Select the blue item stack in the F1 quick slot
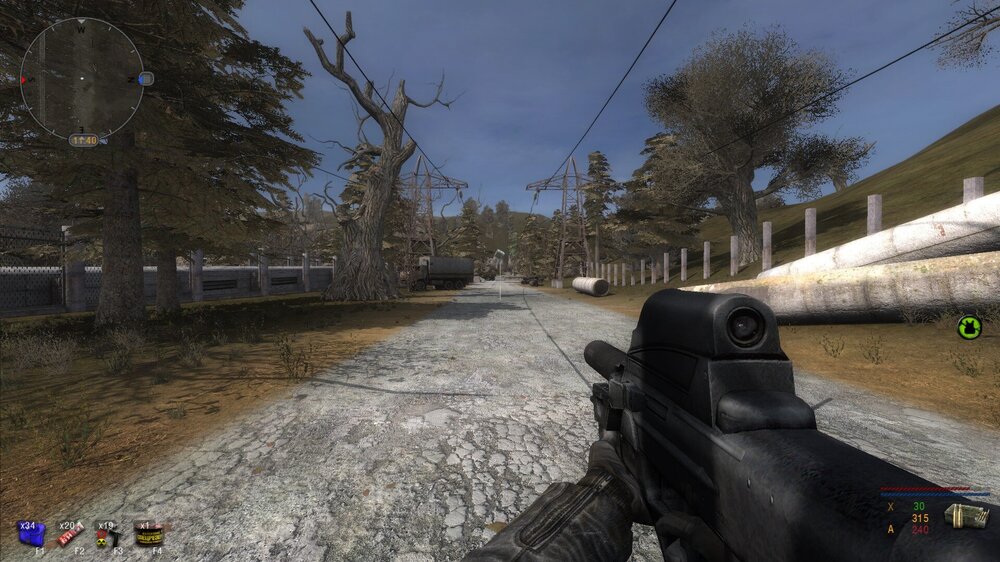1000x562 pixels. 30,534
